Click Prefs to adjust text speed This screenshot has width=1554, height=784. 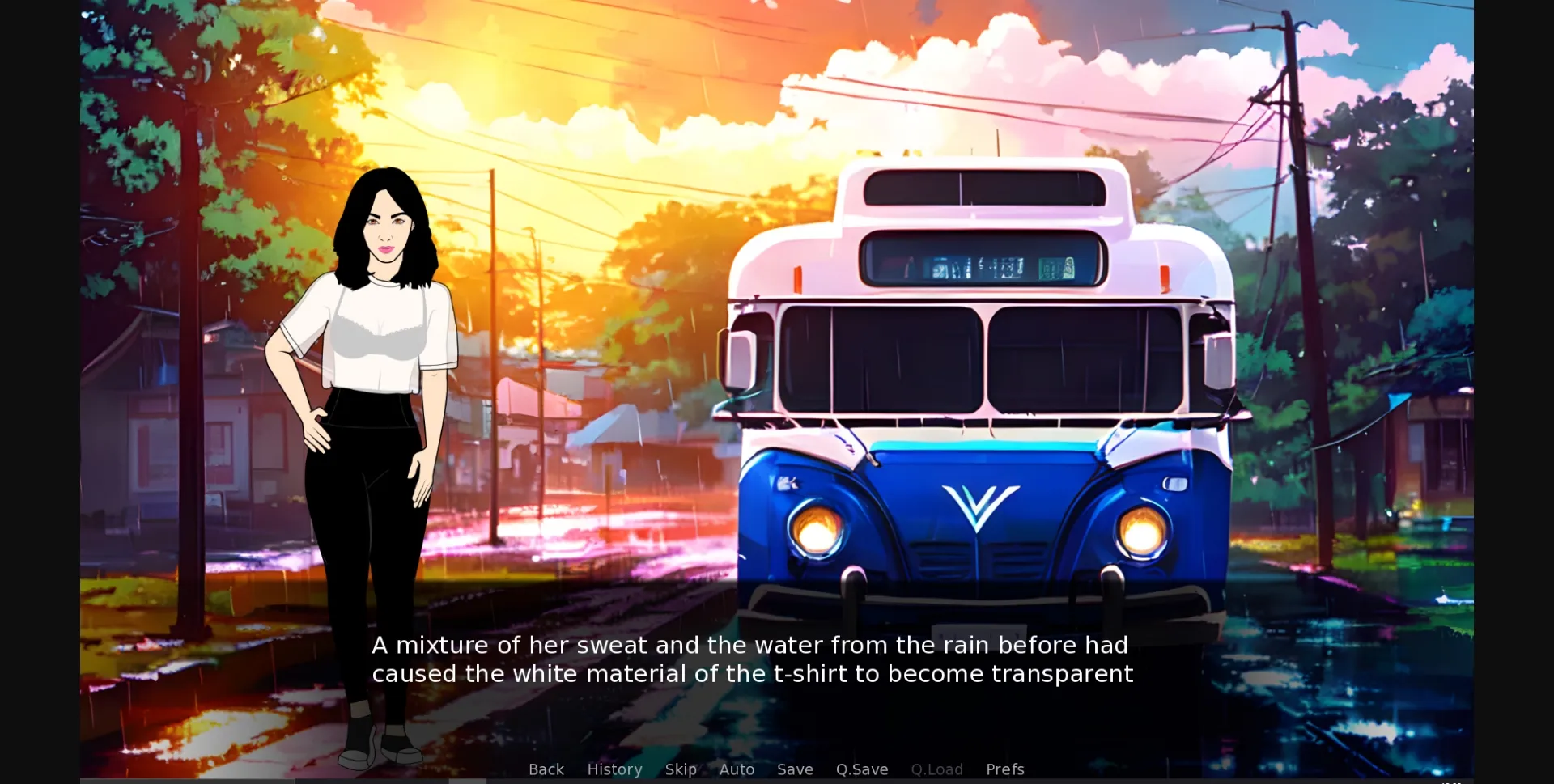click(1004, 769)
